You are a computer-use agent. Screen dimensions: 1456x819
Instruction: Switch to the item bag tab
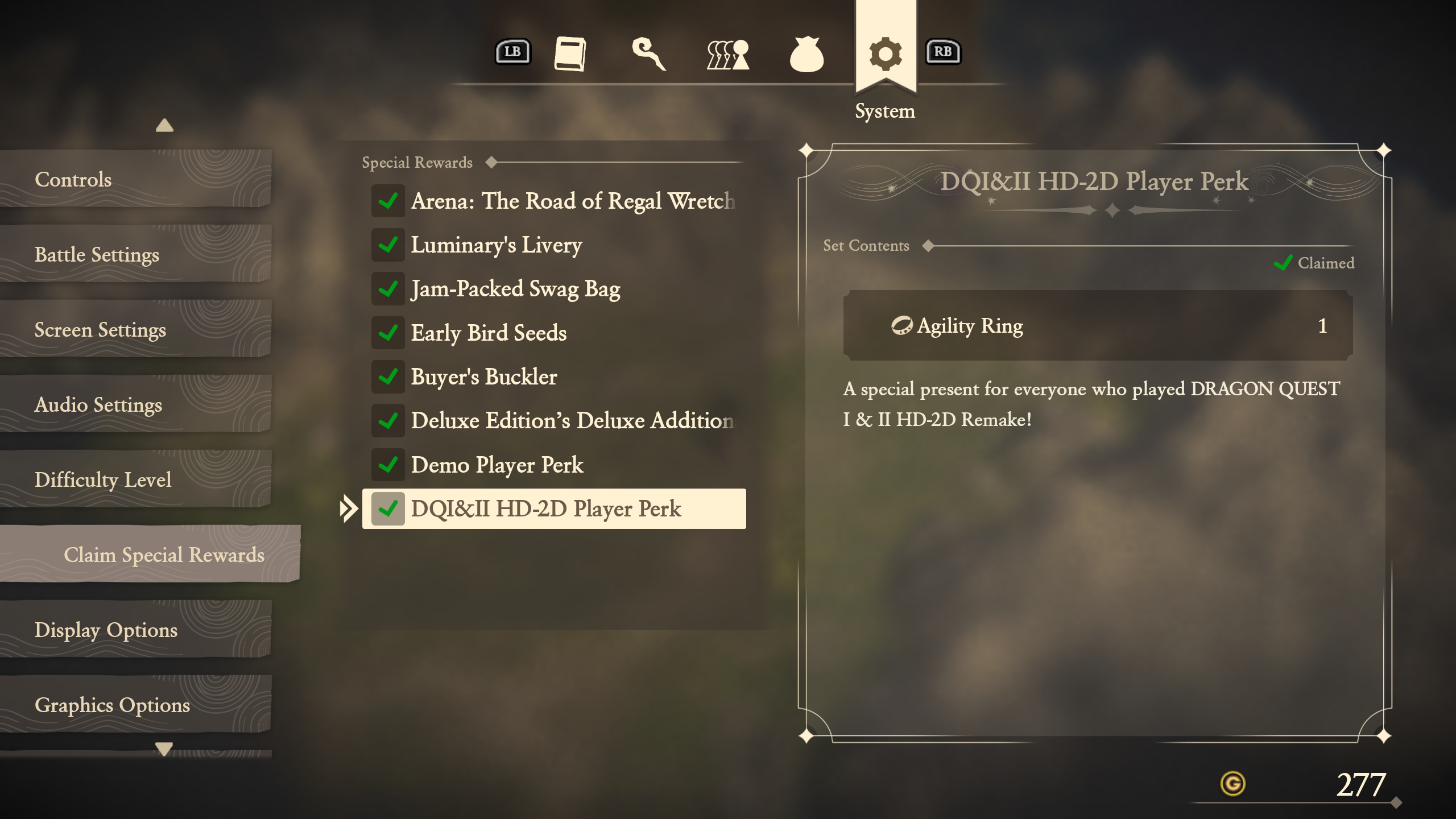pyautogui.click(x=806, y=55)
